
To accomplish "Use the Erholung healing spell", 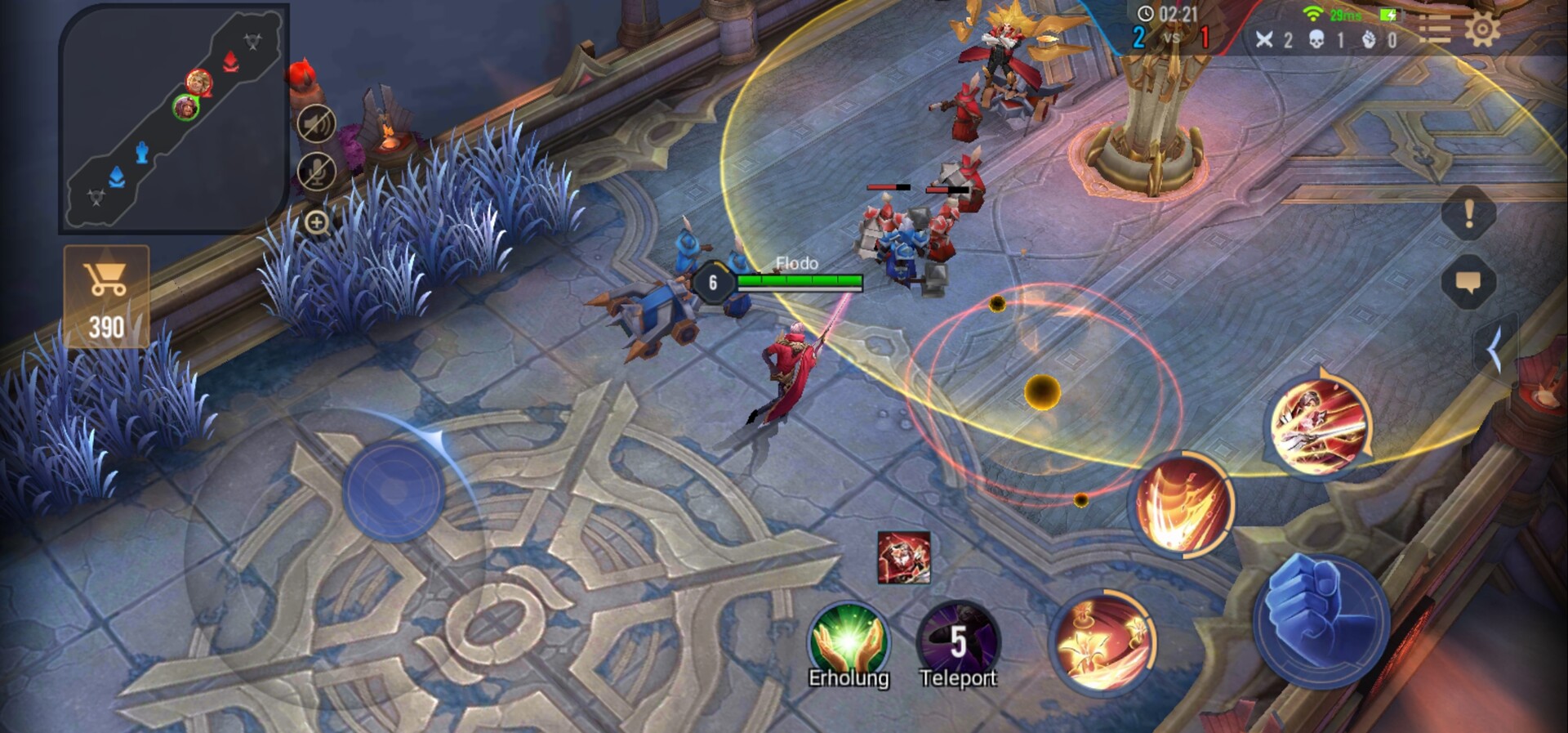I will [x=849, y=643].
